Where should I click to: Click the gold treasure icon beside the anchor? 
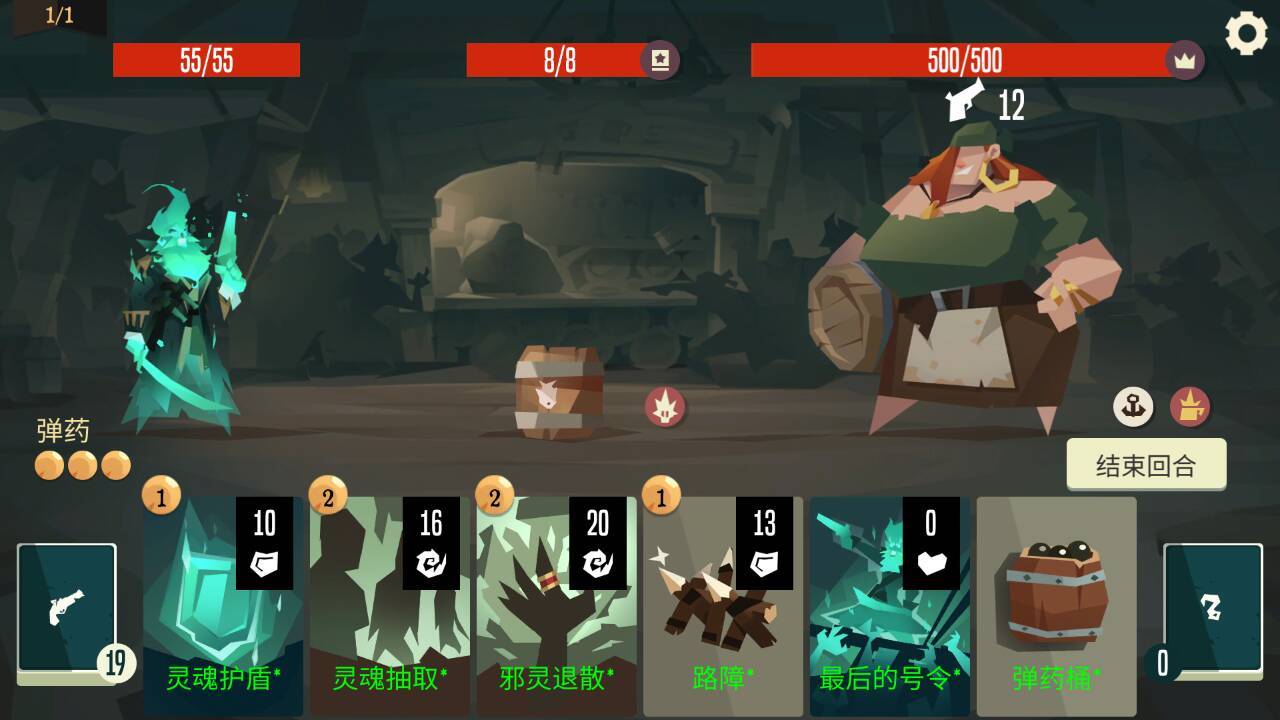[1193, 408]
